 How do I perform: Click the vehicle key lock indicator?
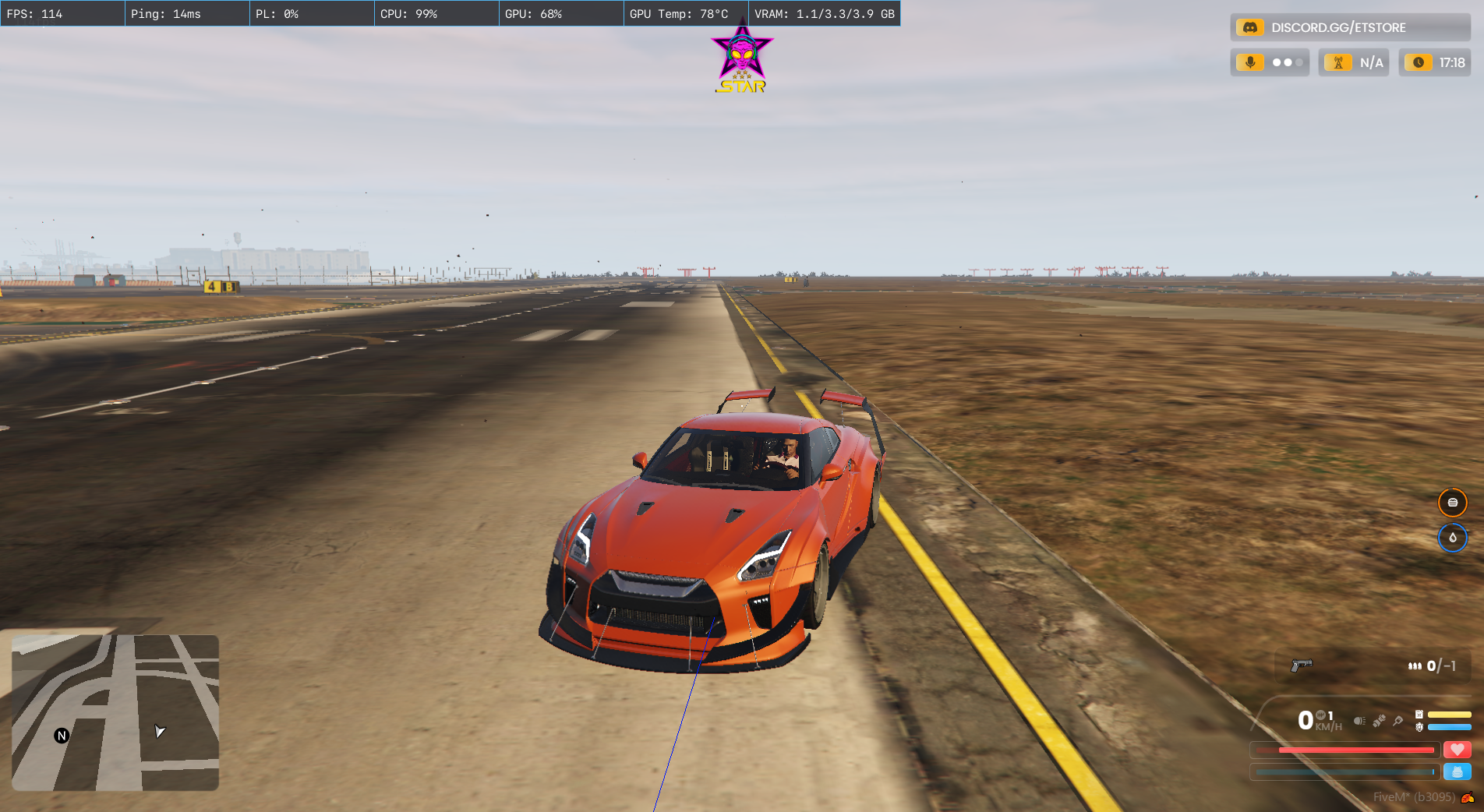click(x=1398, y=721)
